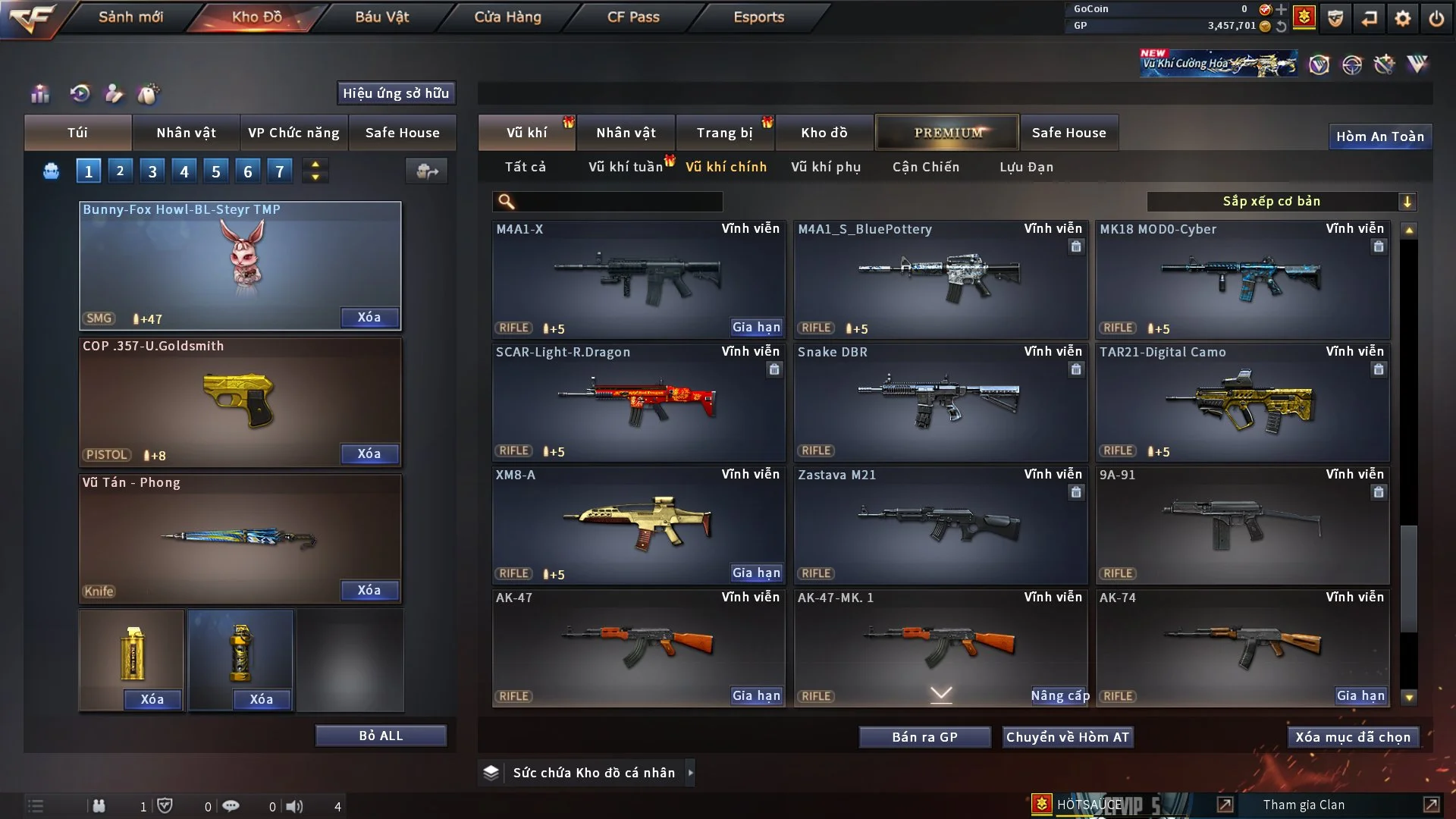Open the Hòm An Toàn safe box
1456x819 pixels.
(x=1379, y=136)
